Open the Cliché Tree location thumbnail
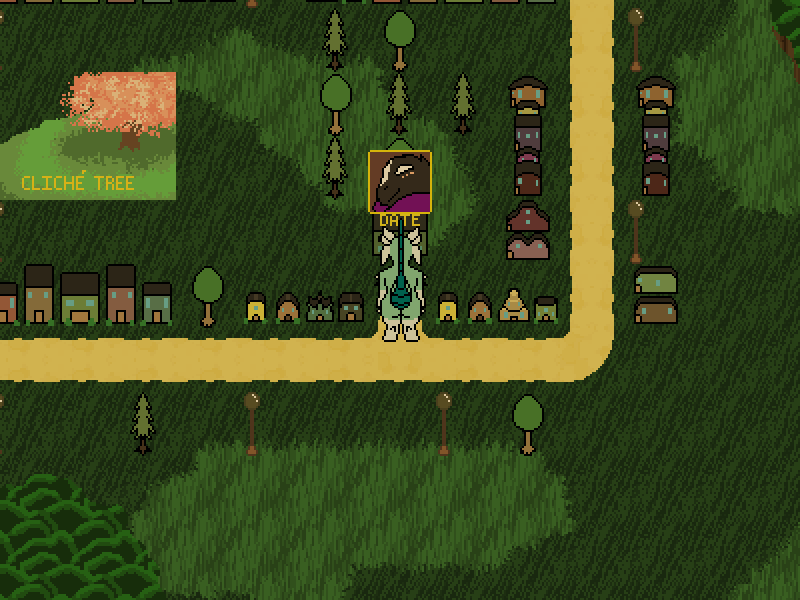The image size is (800, 600). point(88,135)
